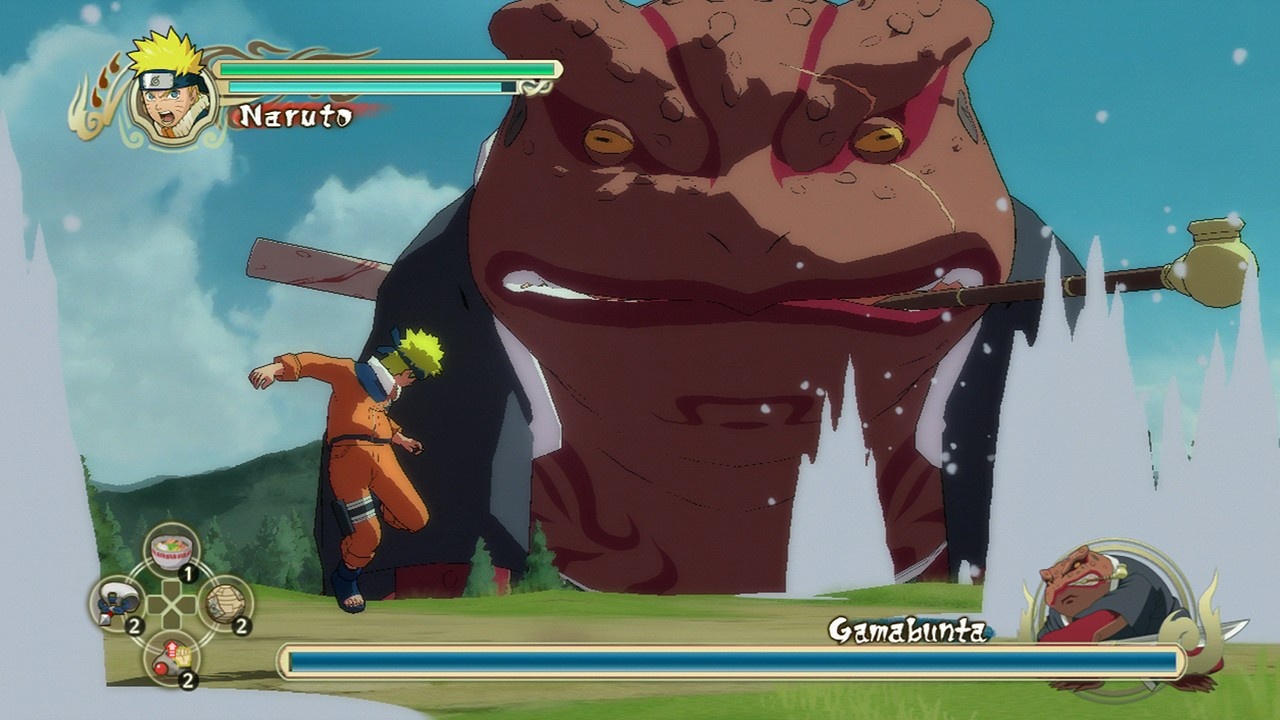Viewport: 1280px width, 720px height.
Task: Select the ramen bowl item on the wheel
Action: point(172,548)
